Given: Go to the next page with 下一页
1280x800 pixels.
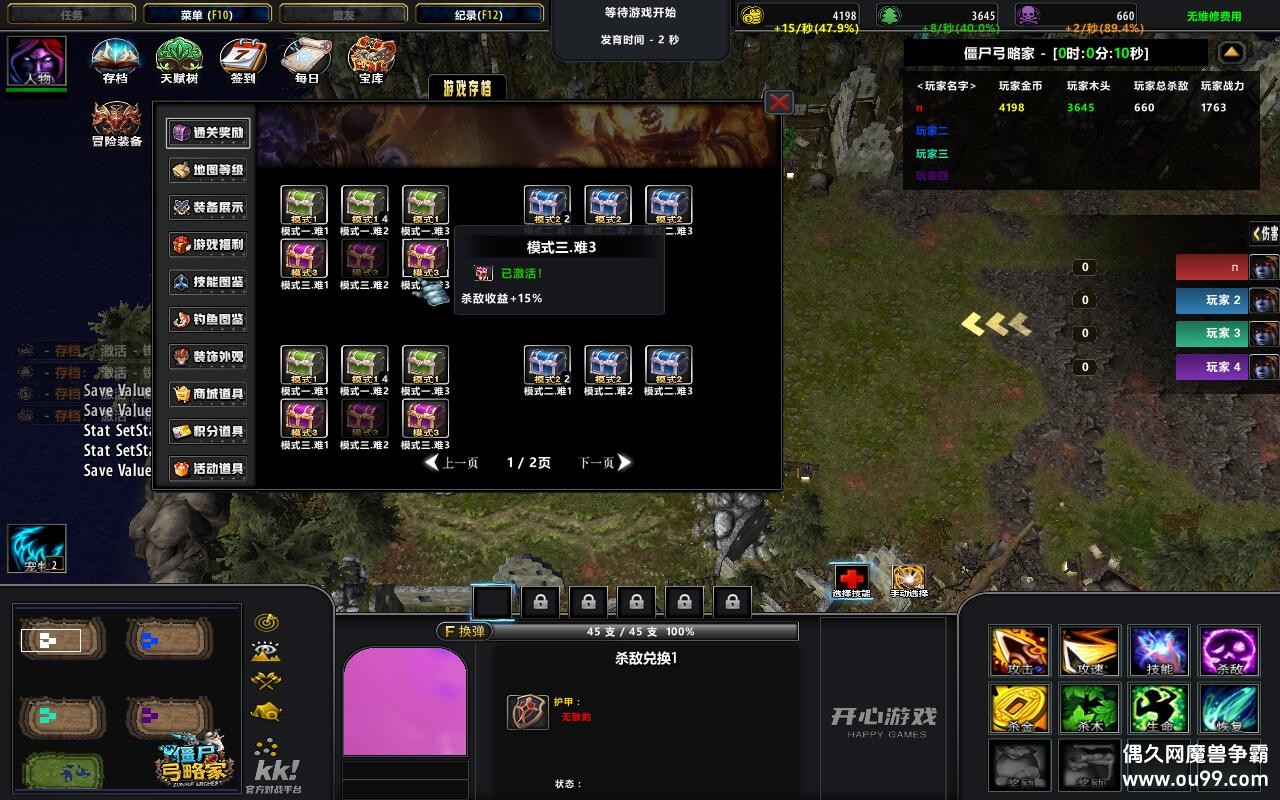Looking at the screenshot, I should 605,463.
